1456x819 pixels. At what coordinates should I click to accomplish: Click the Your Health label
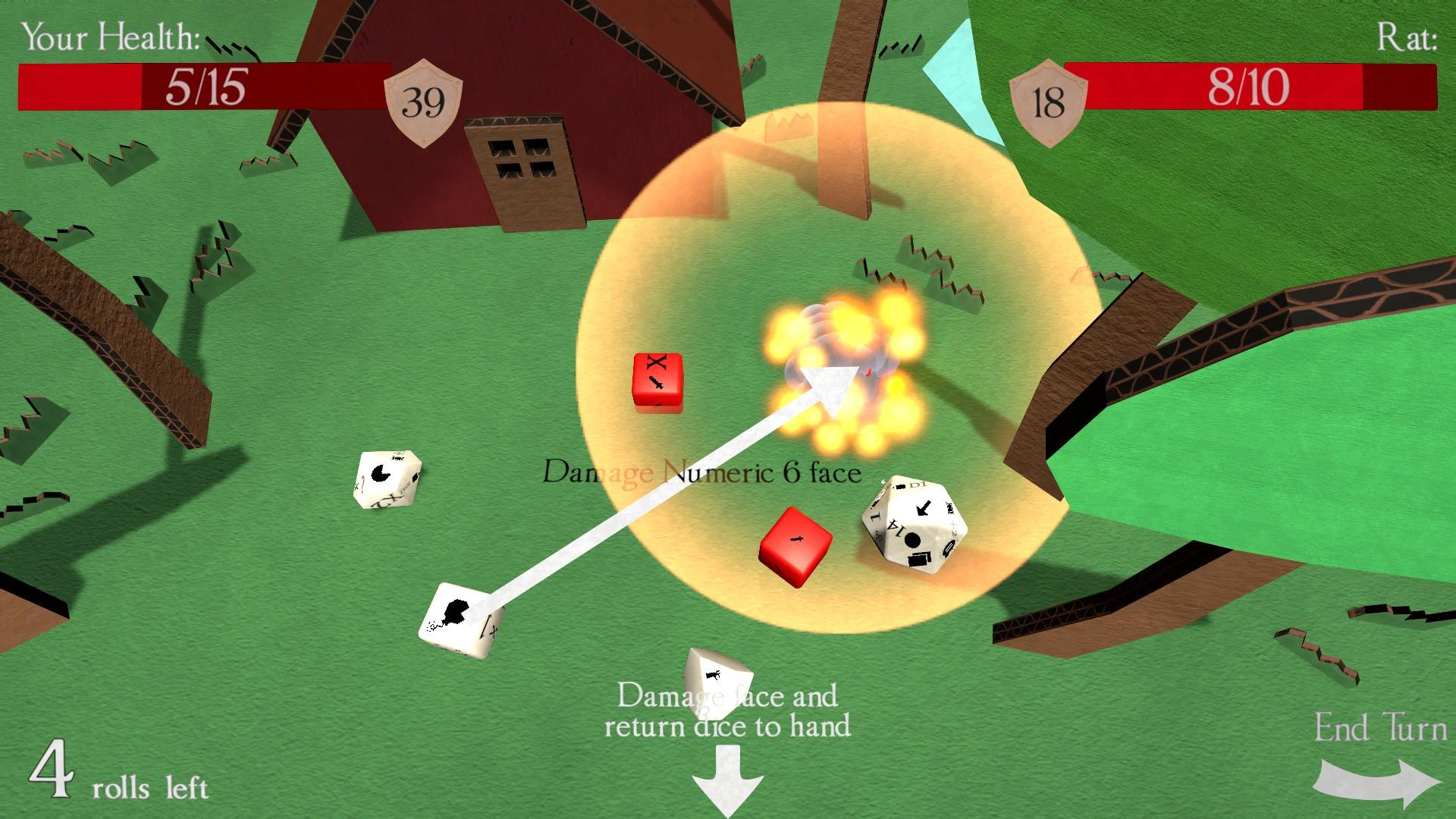point(111,38)
